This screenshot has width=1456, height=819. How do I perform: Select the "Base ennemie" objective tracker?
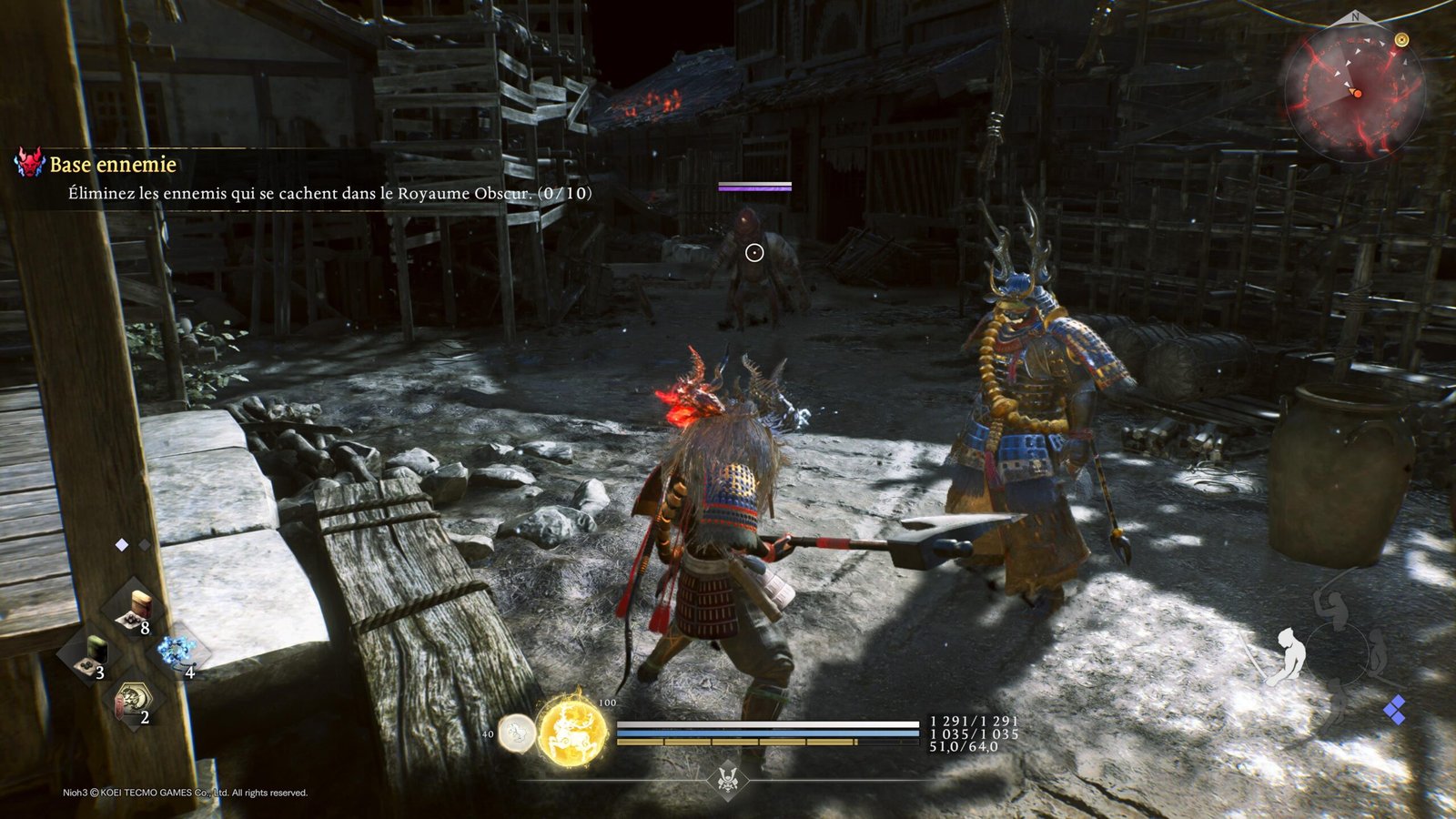click(113, 165)
